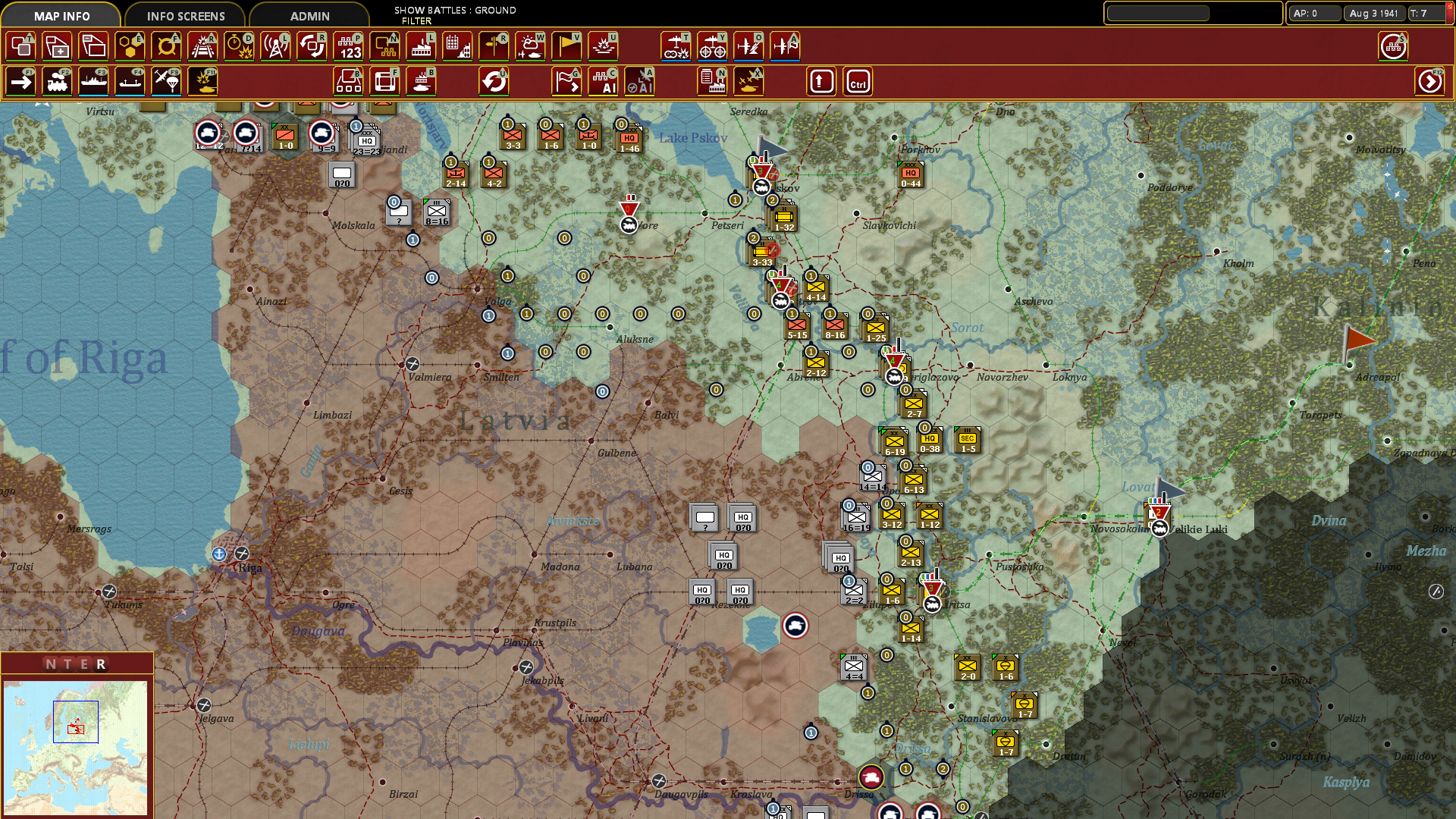Open the Commander's Report circle icon
Screen dimensions: 1456x819
1394,45
